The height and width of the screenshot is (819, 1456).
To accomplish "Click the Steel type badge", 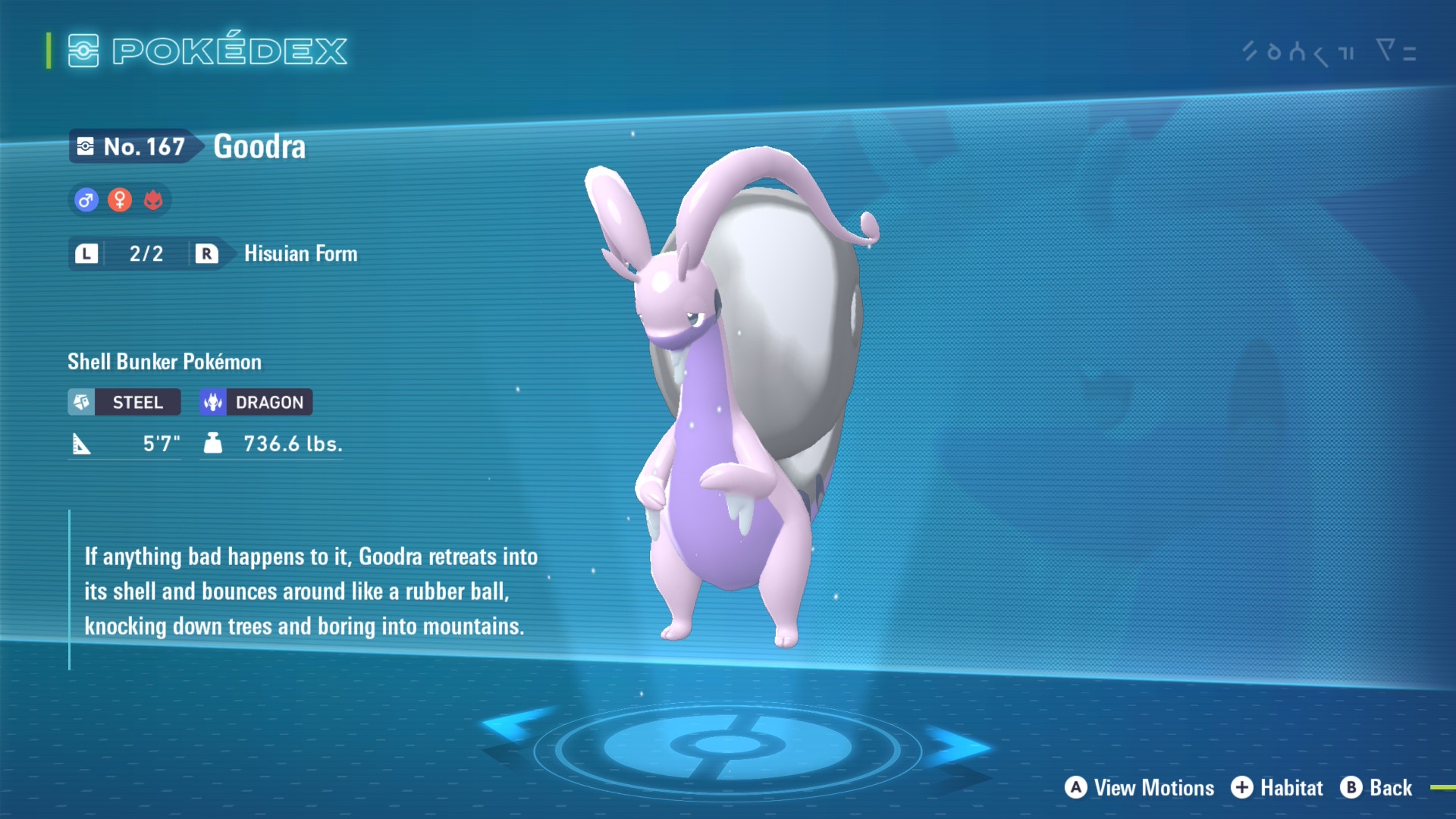I will click(x=124, y=402).
